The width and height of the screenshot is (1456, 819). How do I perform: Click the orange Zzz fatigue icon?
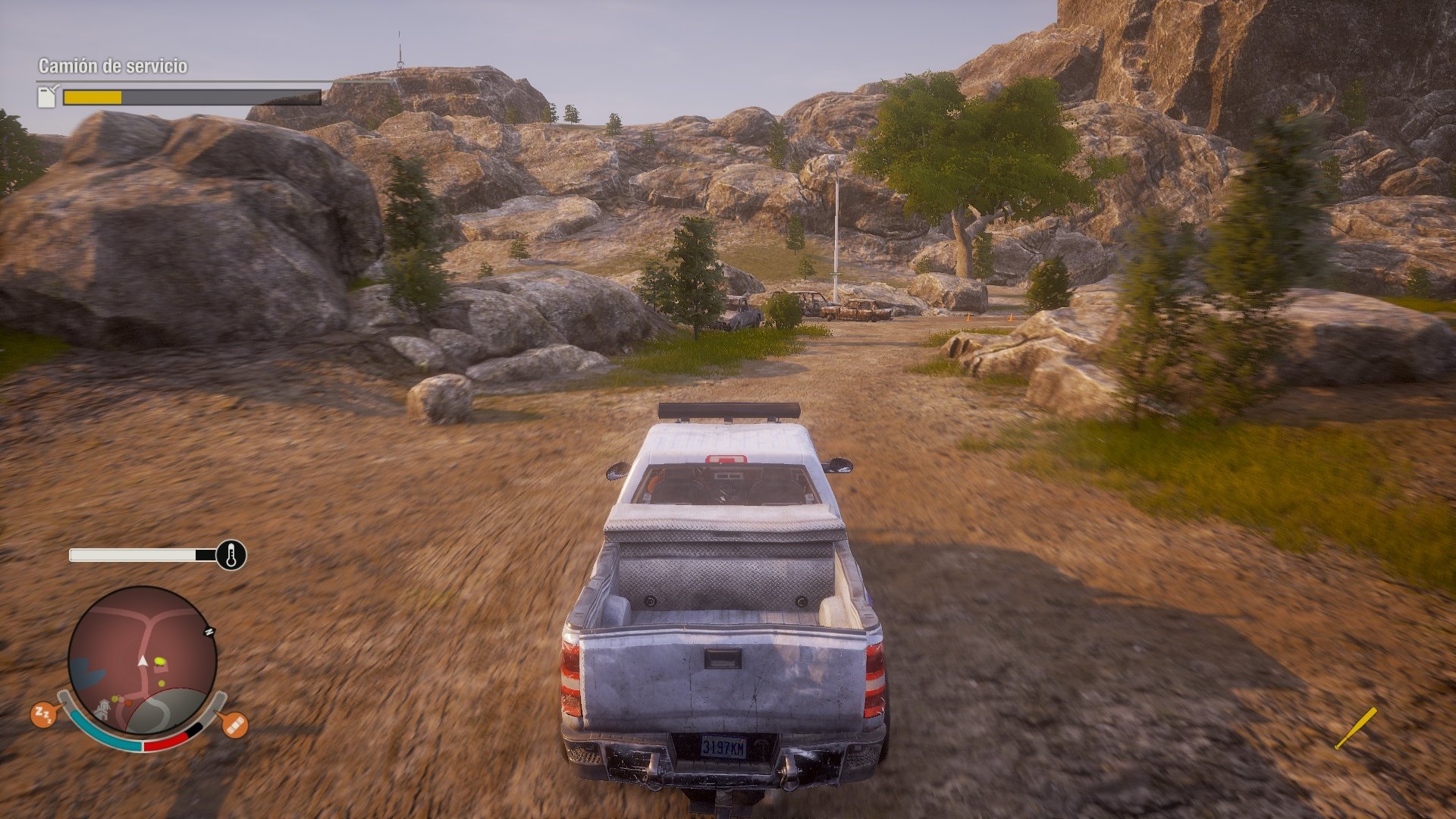[x=43, y=714]
